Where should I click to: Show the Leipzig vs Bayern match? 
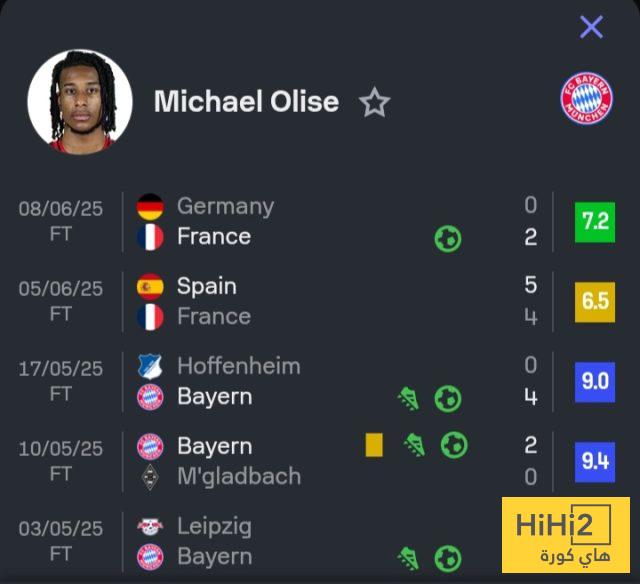click(x=300, y=541)
